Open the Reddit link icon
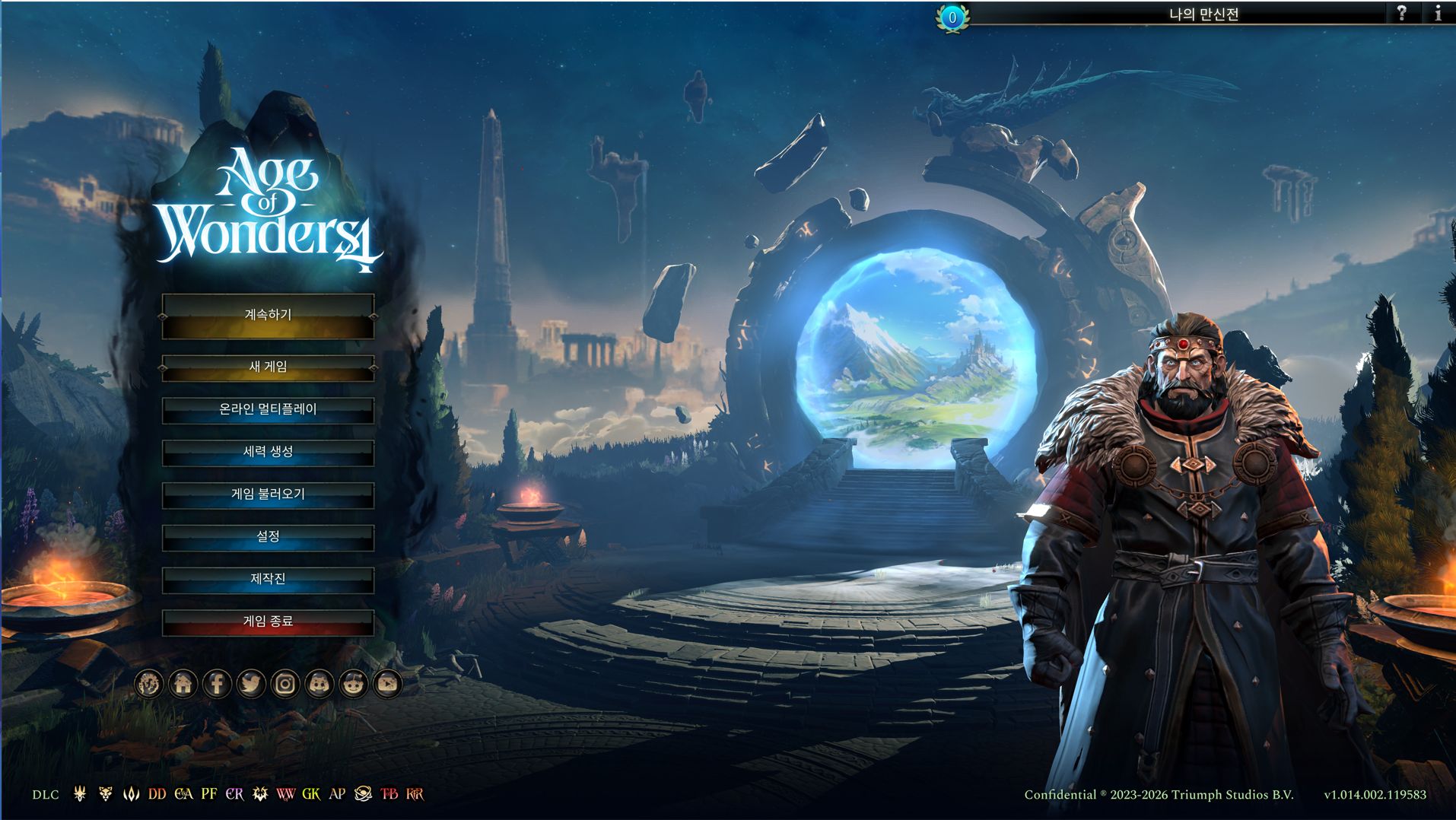Screen dimensions: 1456x820 [x=353, y=684]
